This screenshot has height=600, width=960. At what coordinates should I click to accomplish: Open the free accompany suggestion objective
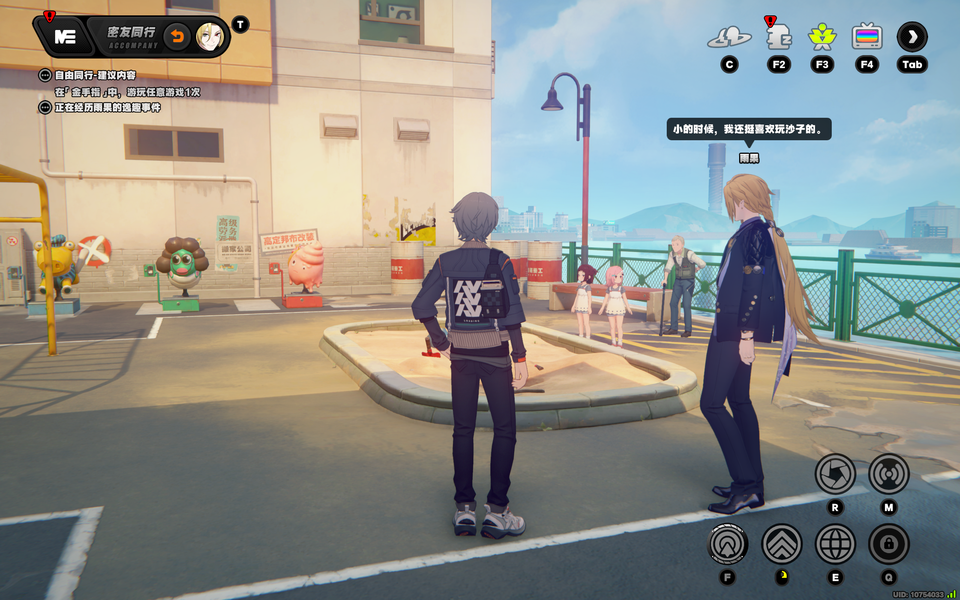pos(95,75)
